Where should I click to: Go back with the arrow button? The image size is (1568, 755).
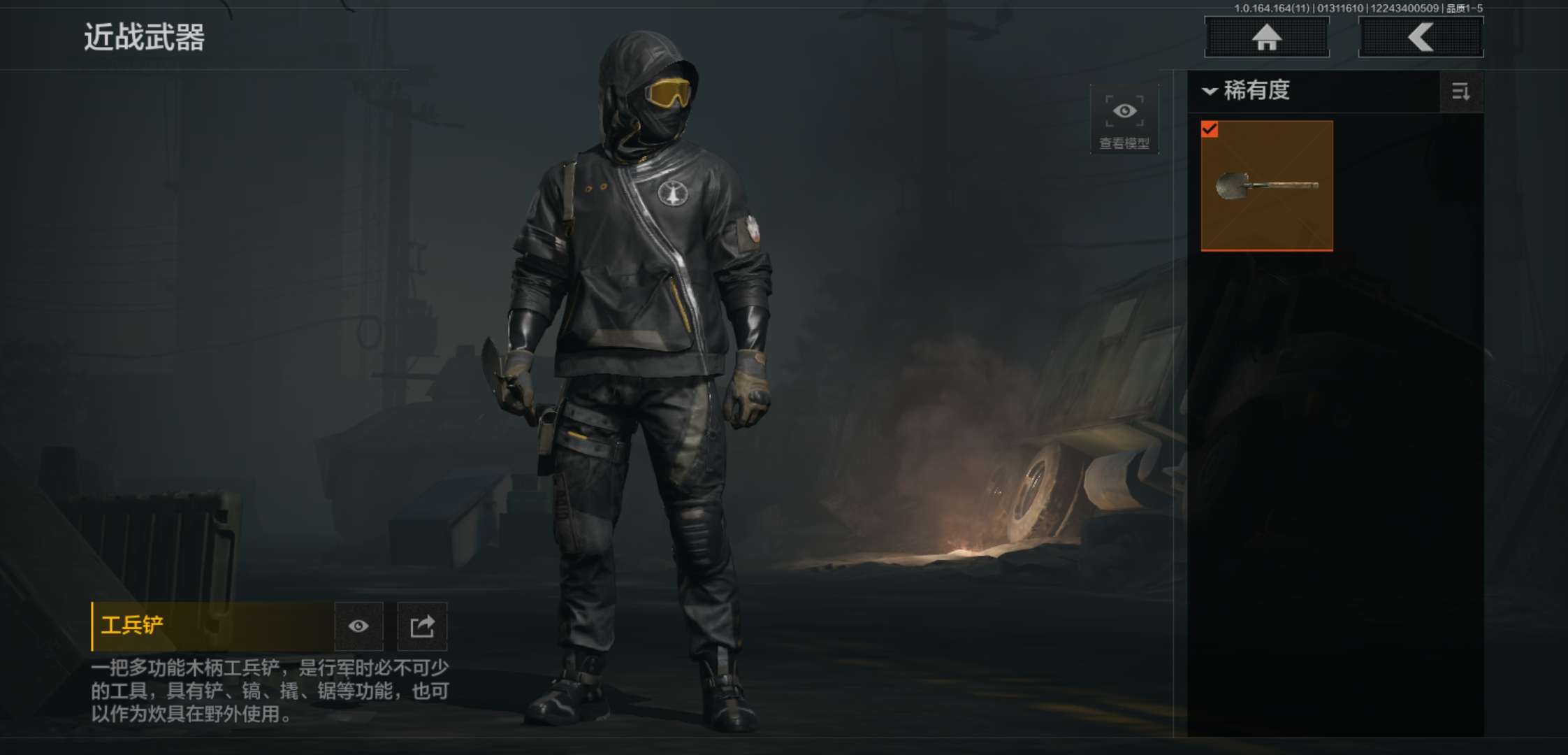coord(1421,37)
